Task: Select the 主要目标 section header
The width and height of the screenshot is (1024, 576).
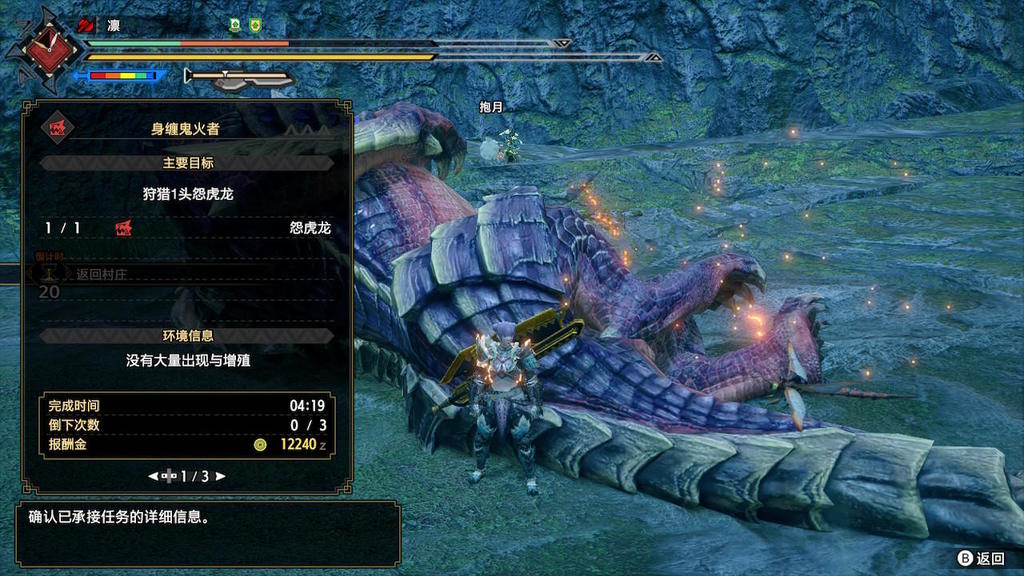Action: coord(187,162)
